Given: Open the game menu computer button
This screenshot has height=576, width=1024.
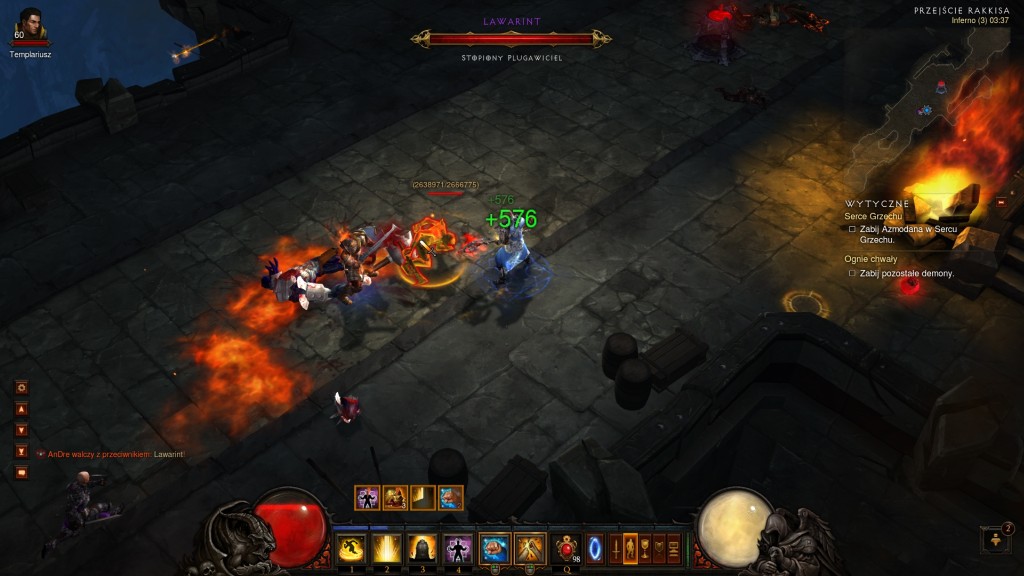Looking at the screenshot, I should coord(675,548).
